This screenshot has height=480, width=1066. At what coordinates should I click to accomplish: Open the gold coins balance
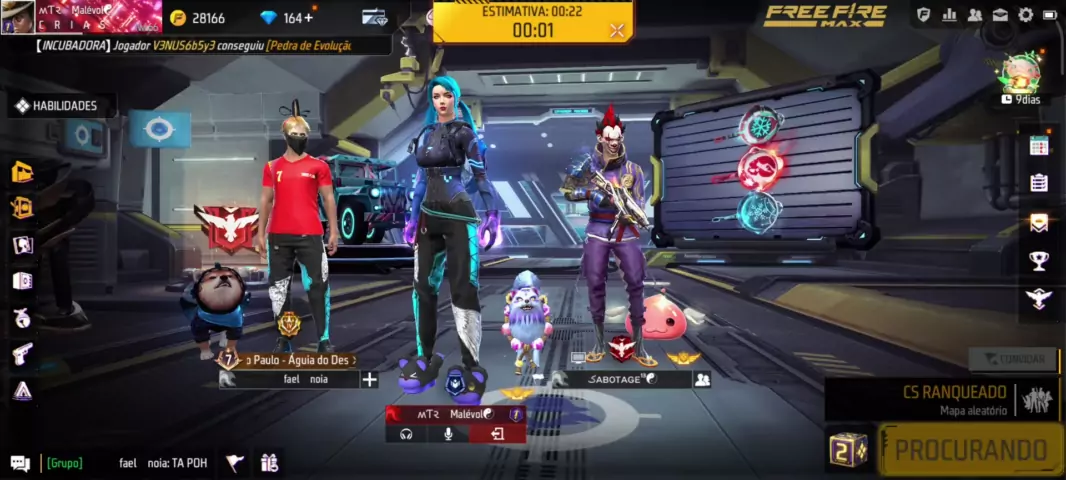pos(197,18)
